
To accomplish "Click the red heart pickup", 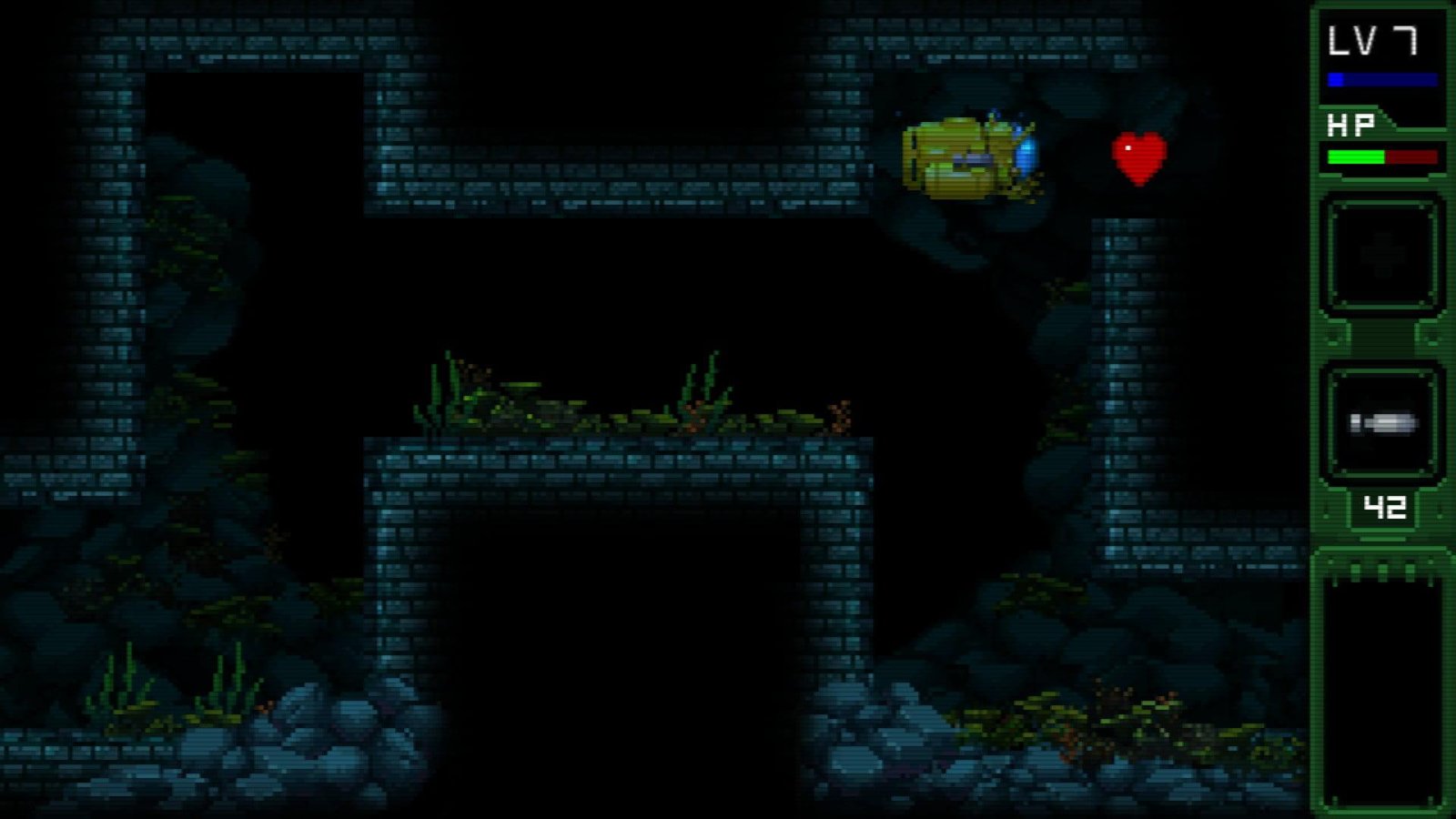I will point(1137,155).
